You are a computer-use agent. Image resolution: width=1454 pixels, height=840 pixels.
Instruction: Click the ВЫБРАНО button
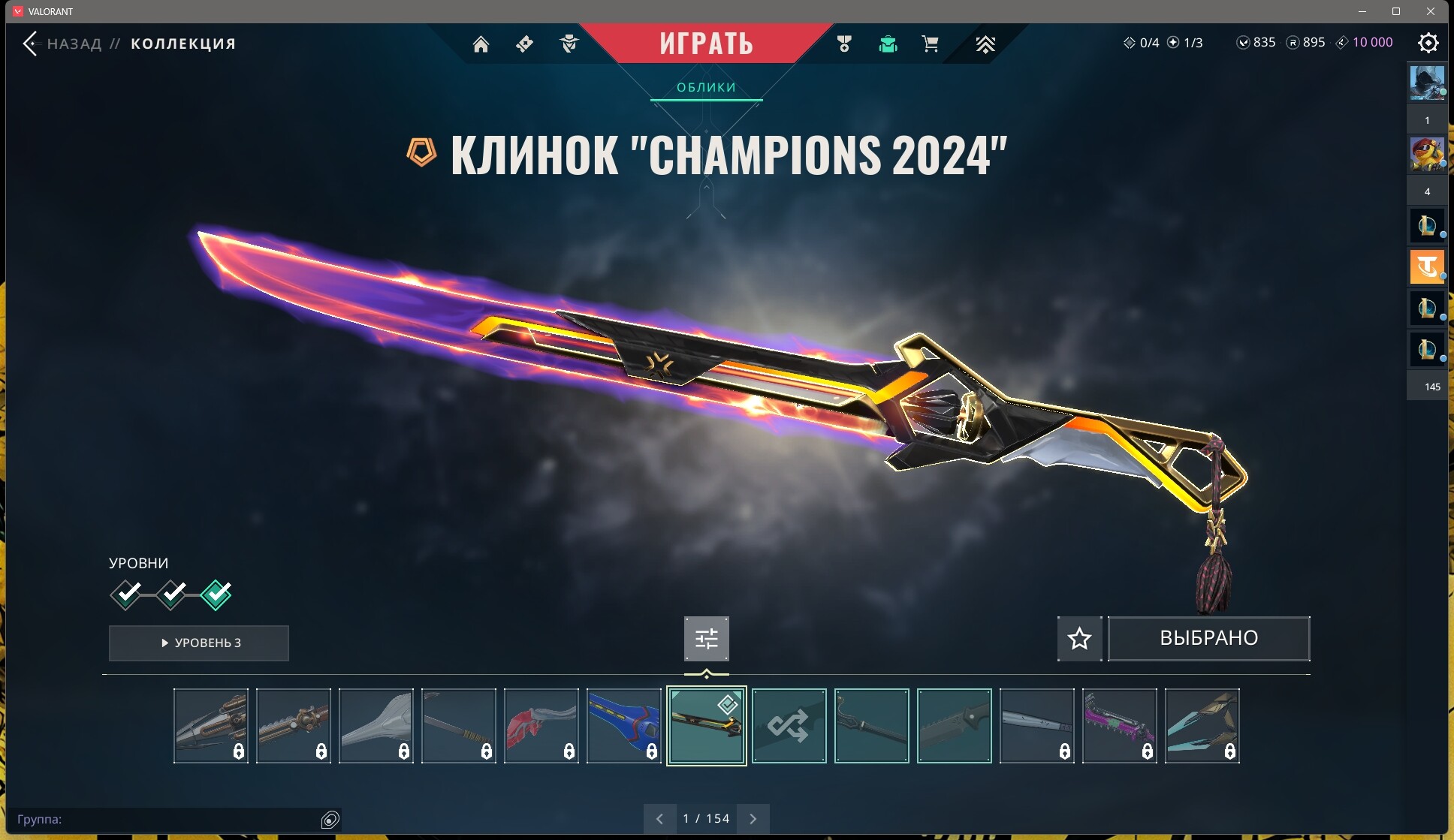[x=1208, y=638]
